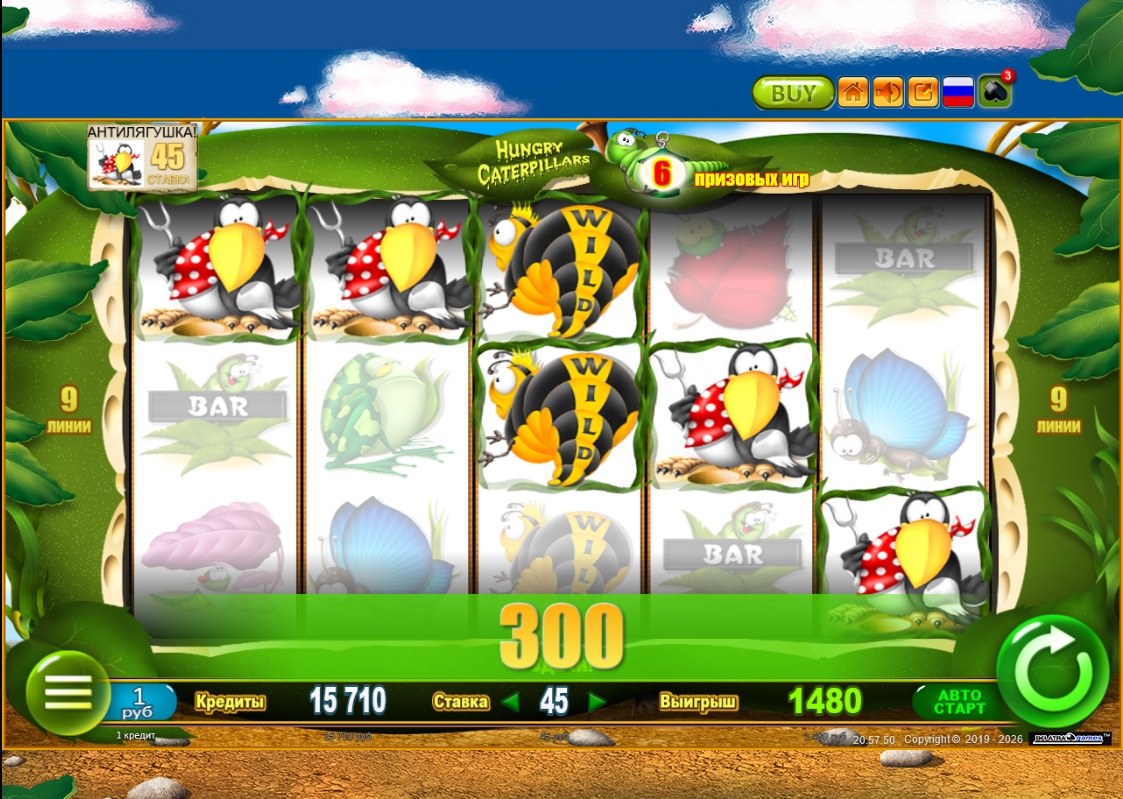Toggle the sound speaker icon

888,93
